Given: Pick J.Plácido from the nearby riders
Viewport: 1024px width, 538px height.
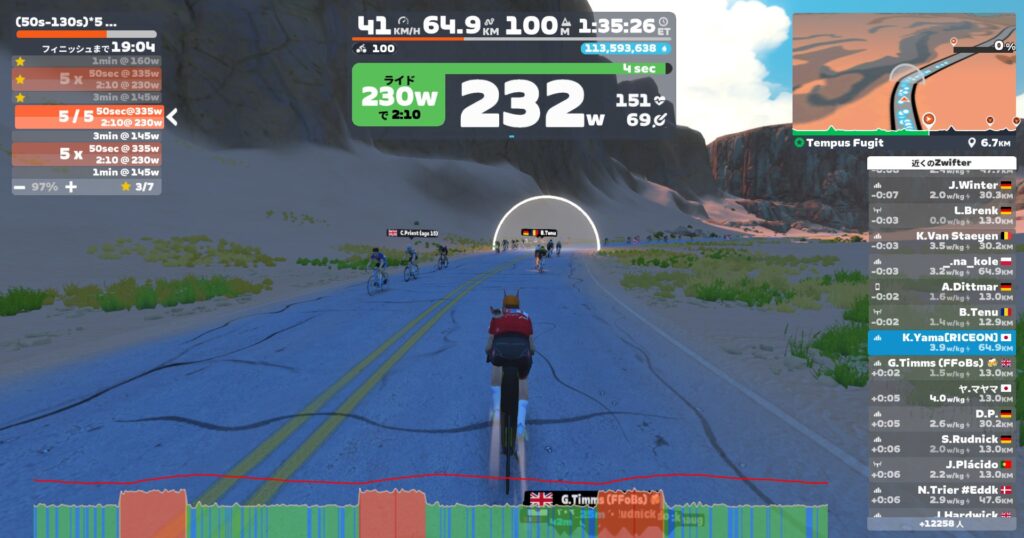Looking at the screenshot, I should [941, 470].
